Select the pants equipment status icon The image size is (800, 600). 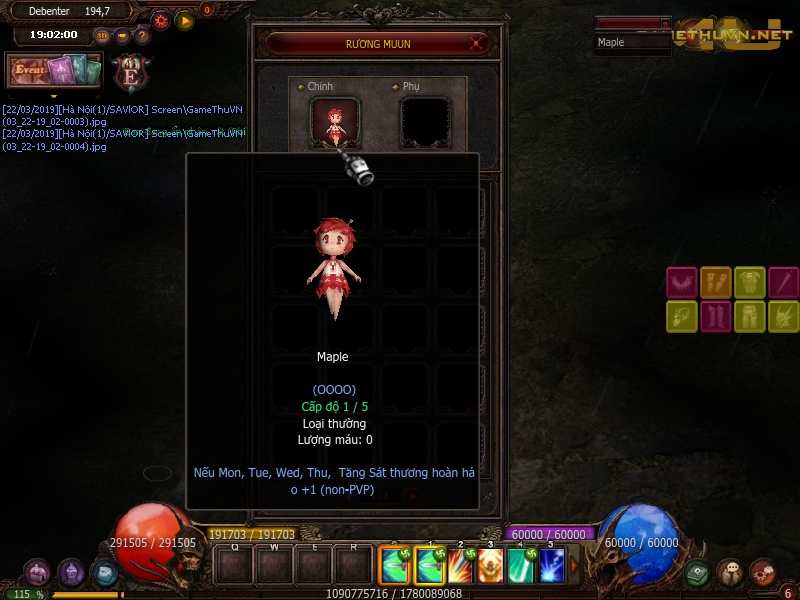click(x=749, y=317)
